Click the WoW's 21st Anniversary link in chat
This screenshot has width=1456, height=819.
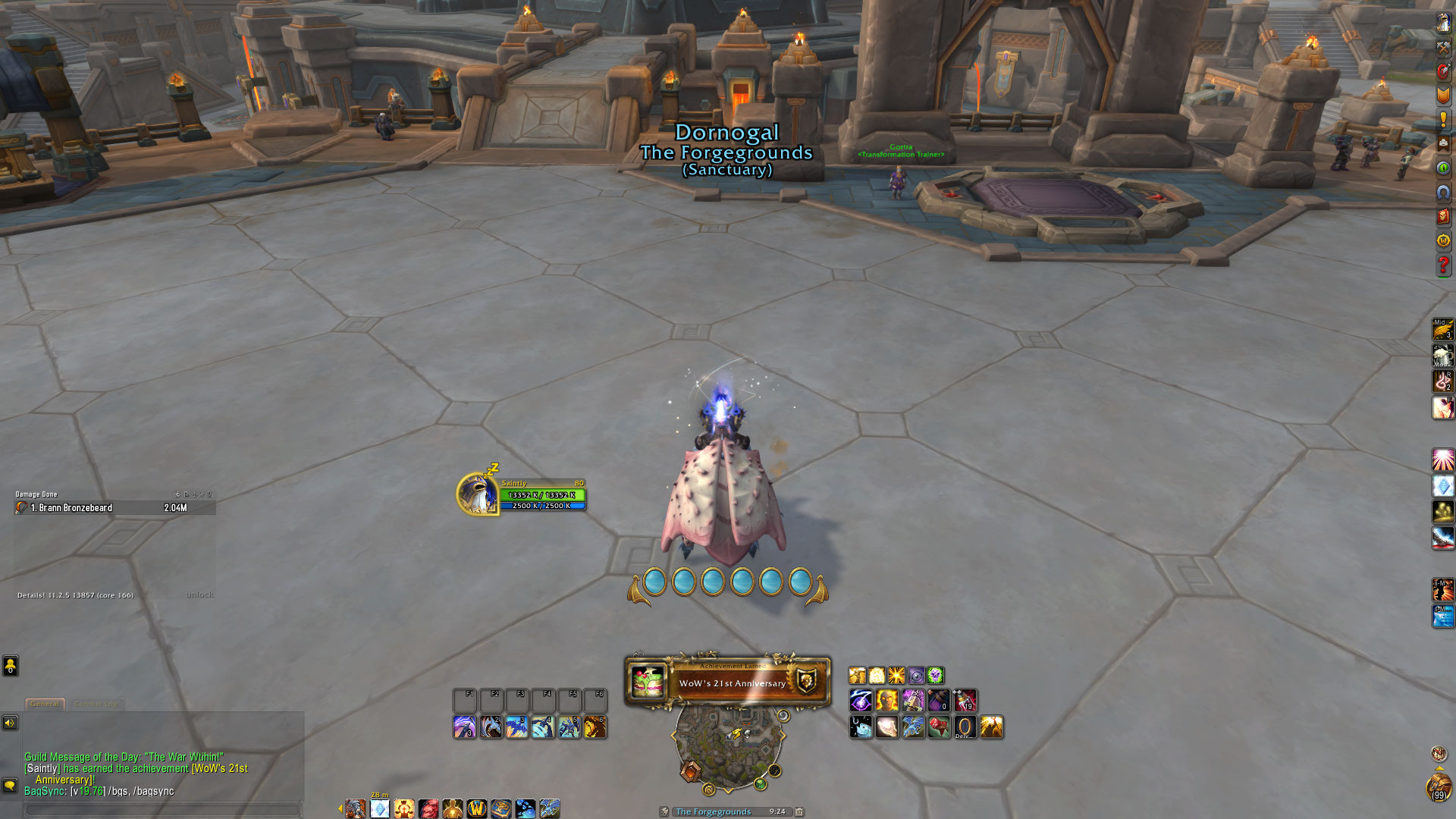219,768
